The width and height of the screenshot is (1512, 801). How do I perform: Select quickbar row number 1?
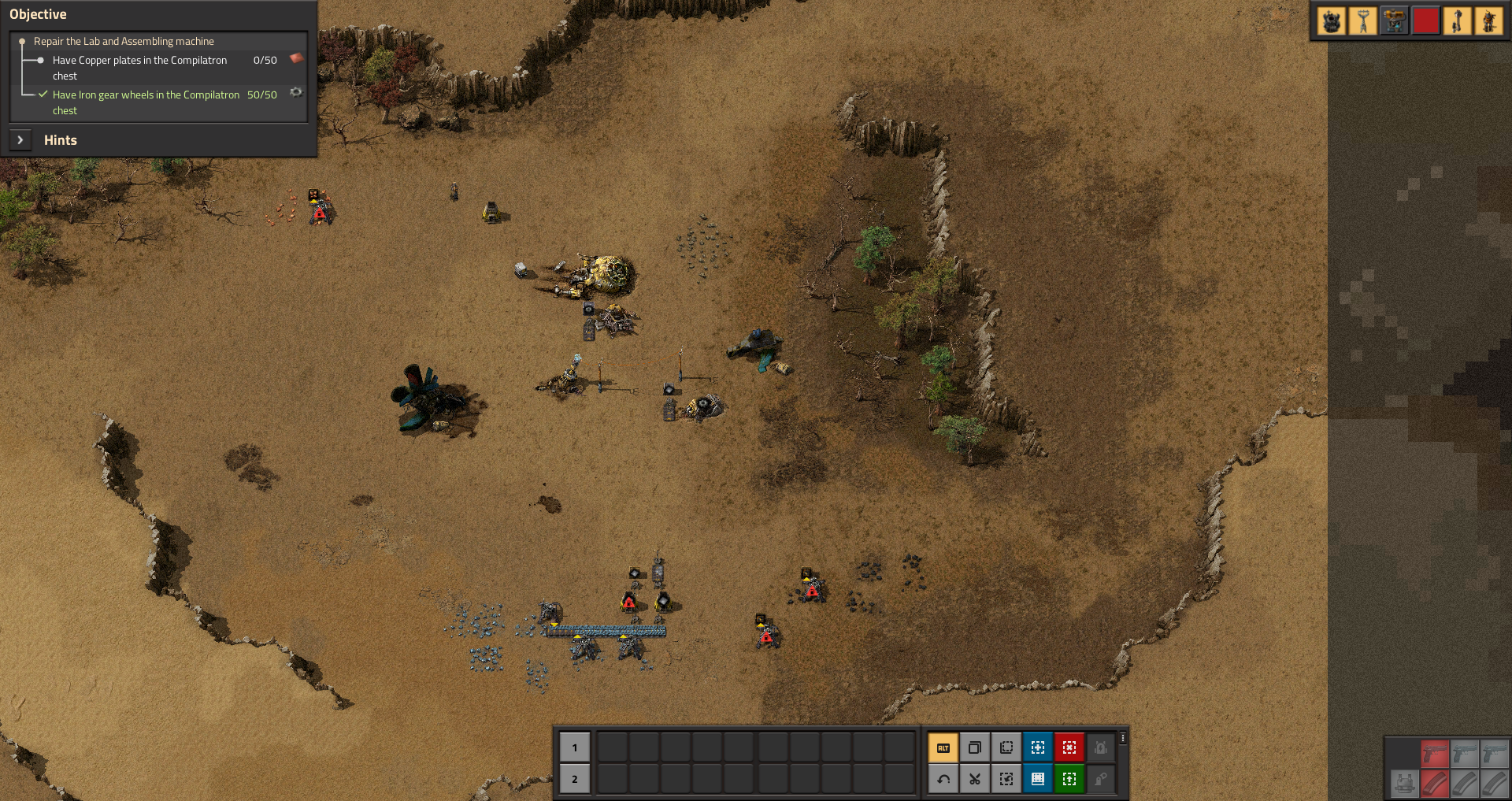point(575,747)
